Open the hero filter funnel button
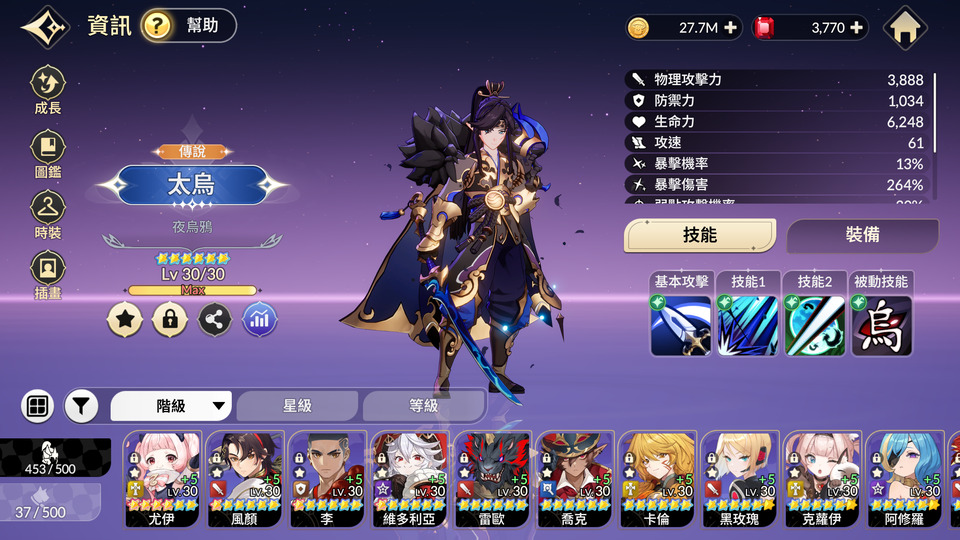 (82, 406)
